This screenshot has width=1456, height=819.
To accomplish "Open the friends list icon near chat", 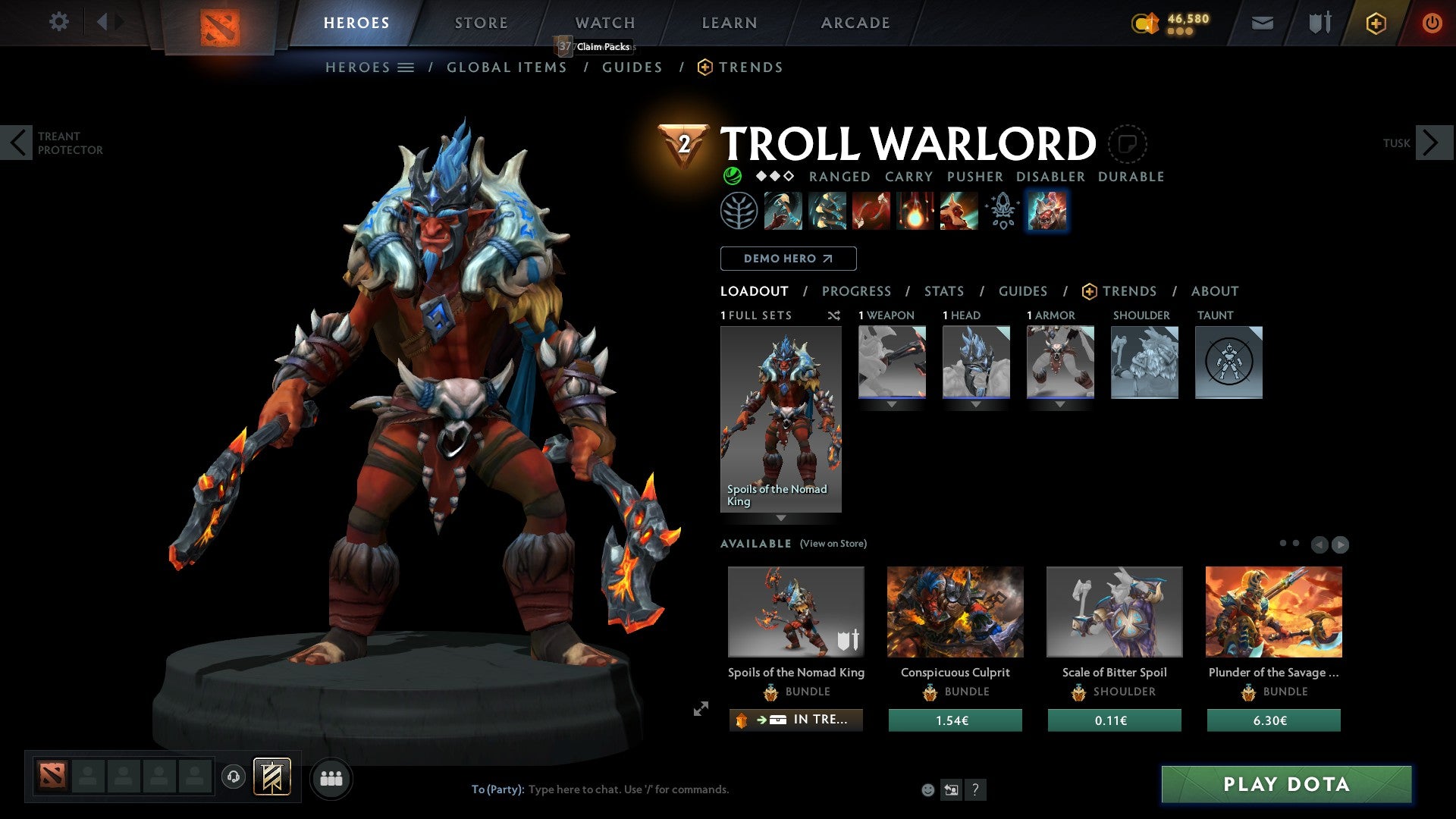I will point(331,778).
